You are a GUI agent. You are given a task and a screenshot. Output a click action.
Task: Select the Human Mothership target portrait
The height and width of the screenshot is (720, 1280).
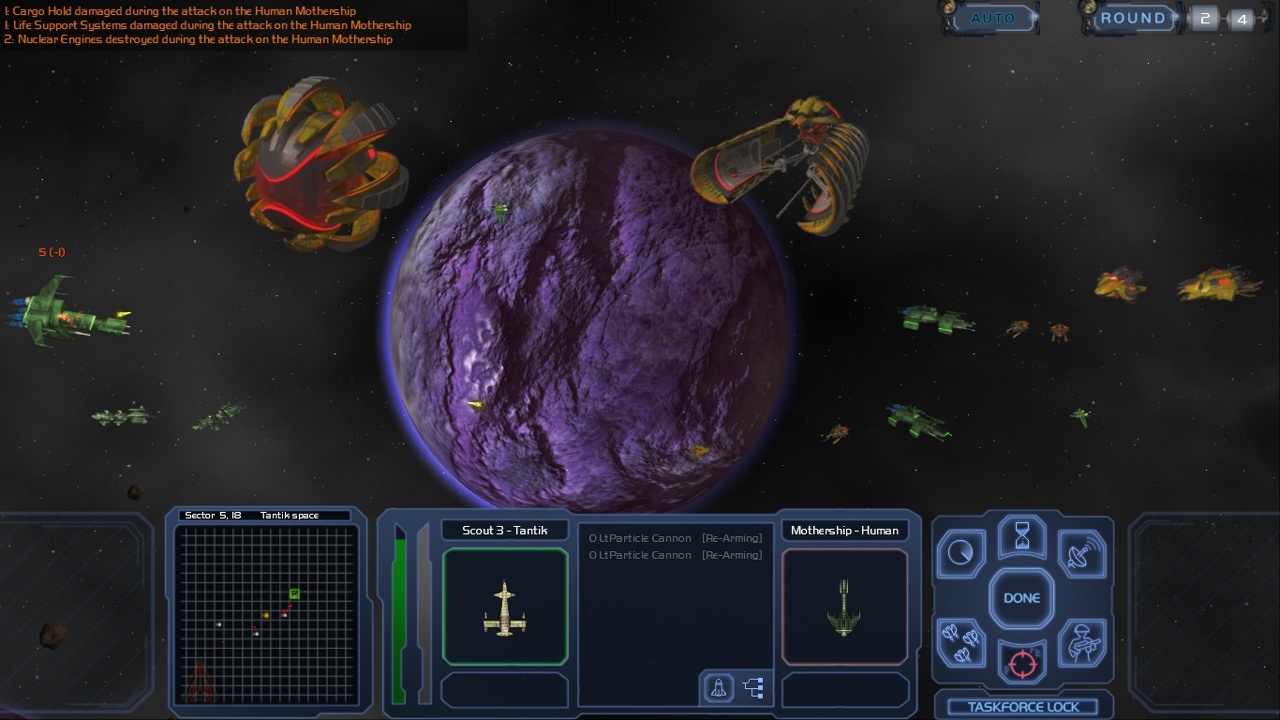pos(845,607)
